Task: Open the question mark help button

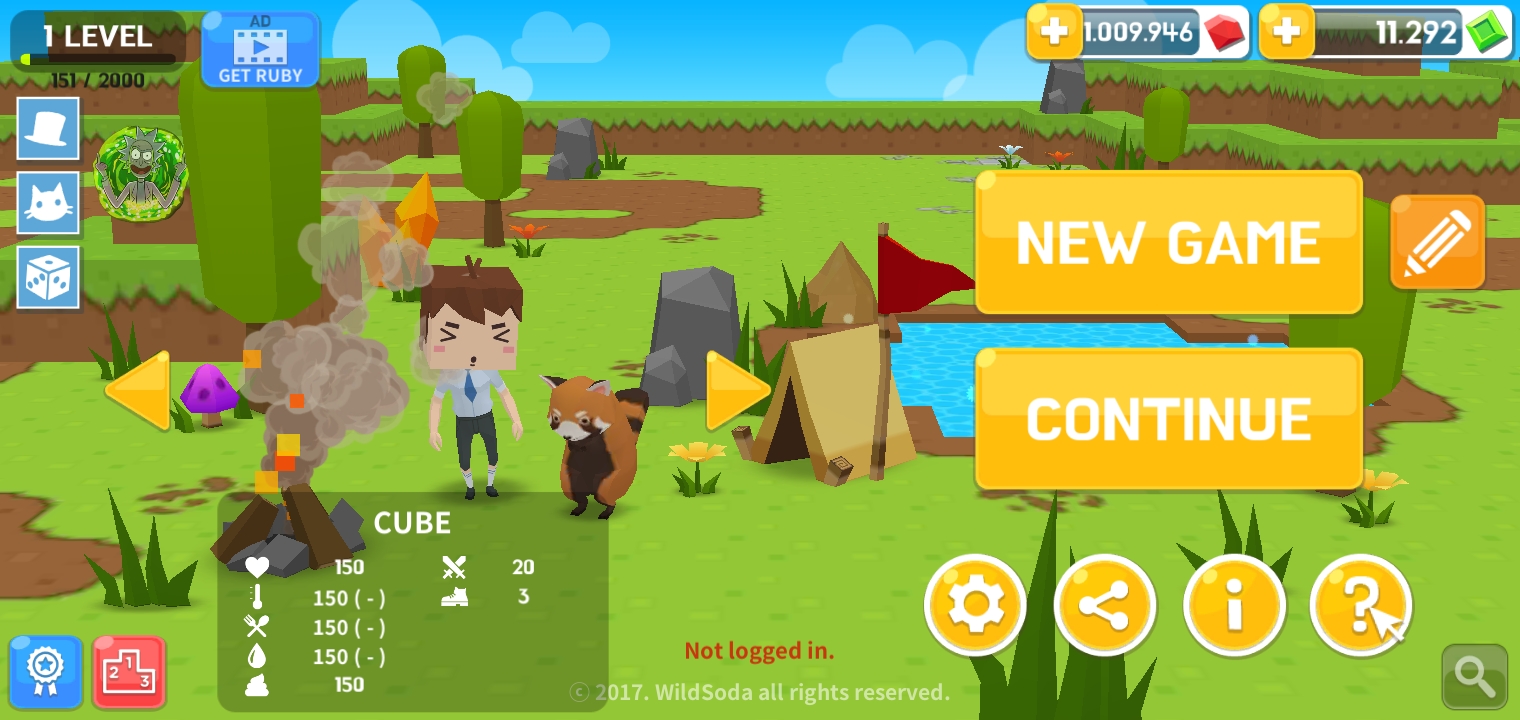Action: pos(1361,605)
